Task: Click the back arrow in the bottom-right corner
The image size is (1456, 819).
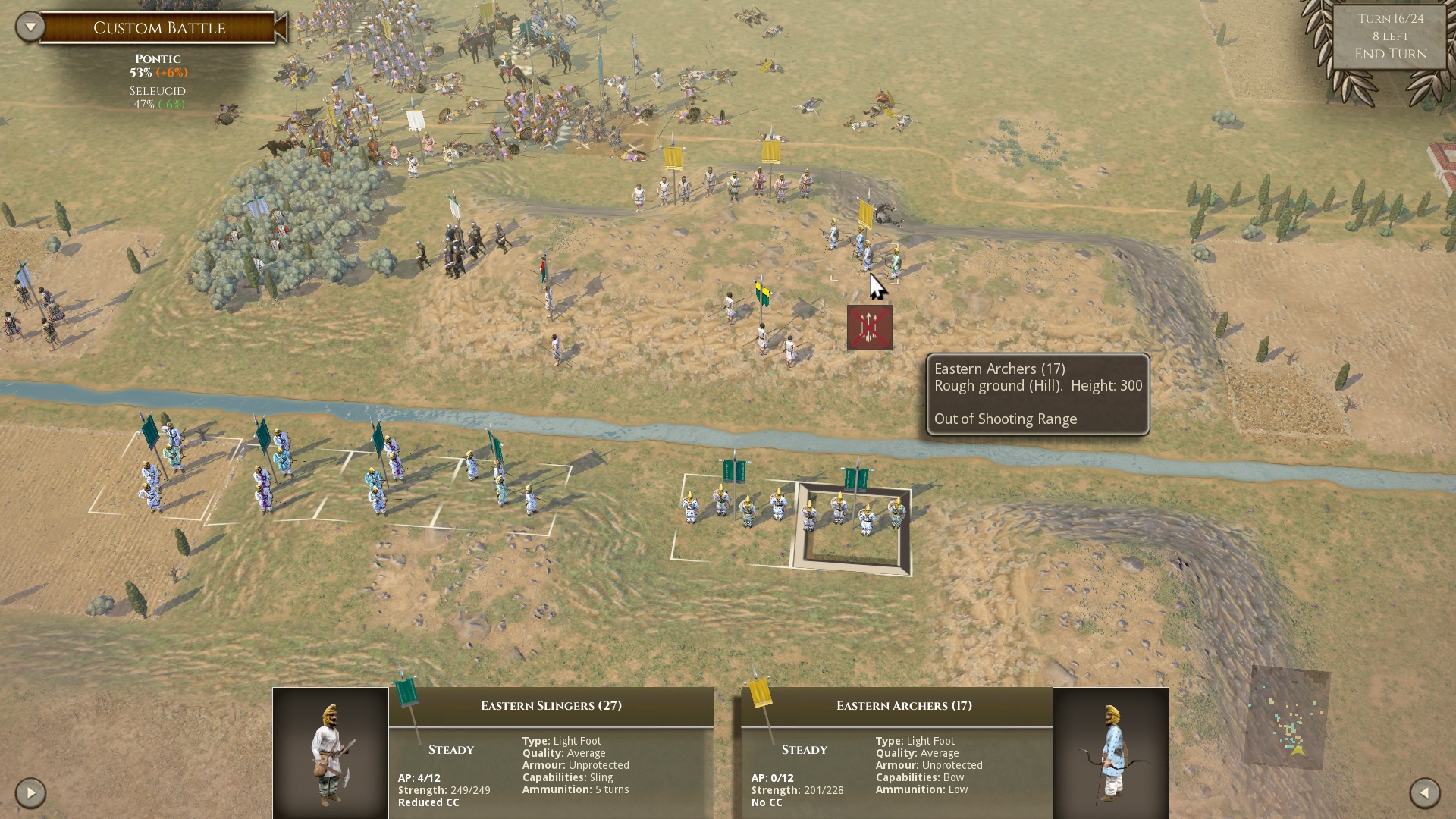Action: click(x=1424, y=794)
